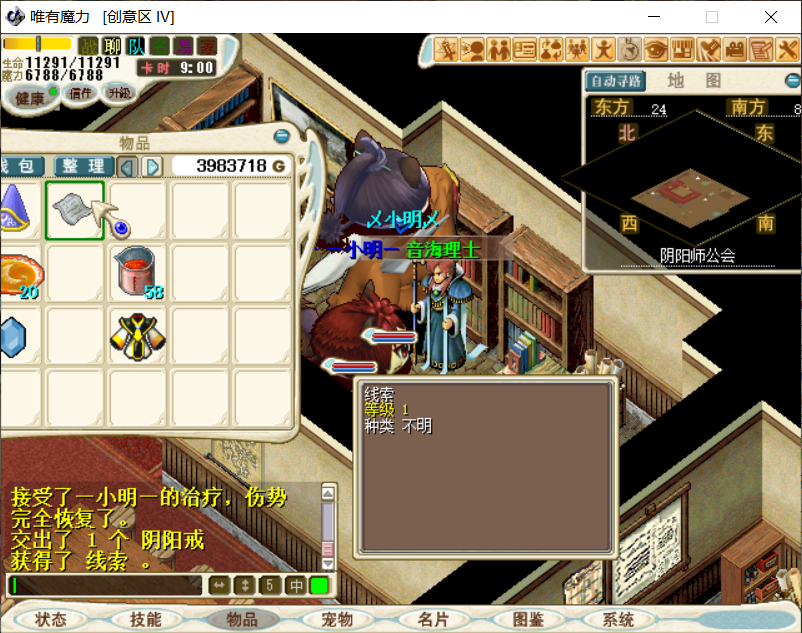
Task: Go to next inventory page arrow
Action: (x=152, y=166)
